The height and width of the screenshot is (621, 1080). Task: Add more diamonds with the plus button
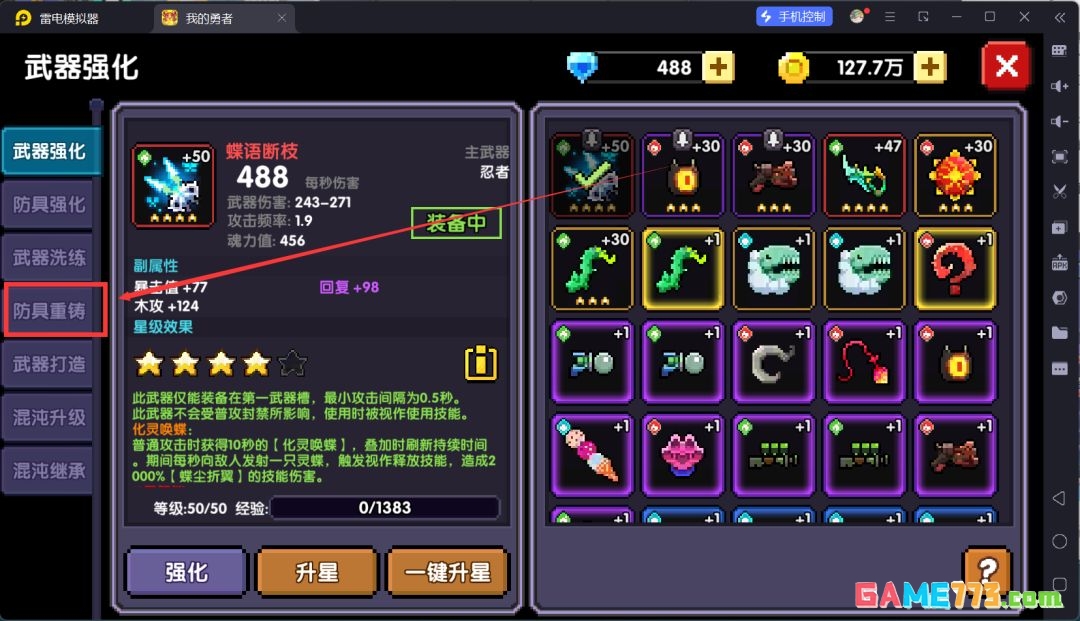[718, 67]
